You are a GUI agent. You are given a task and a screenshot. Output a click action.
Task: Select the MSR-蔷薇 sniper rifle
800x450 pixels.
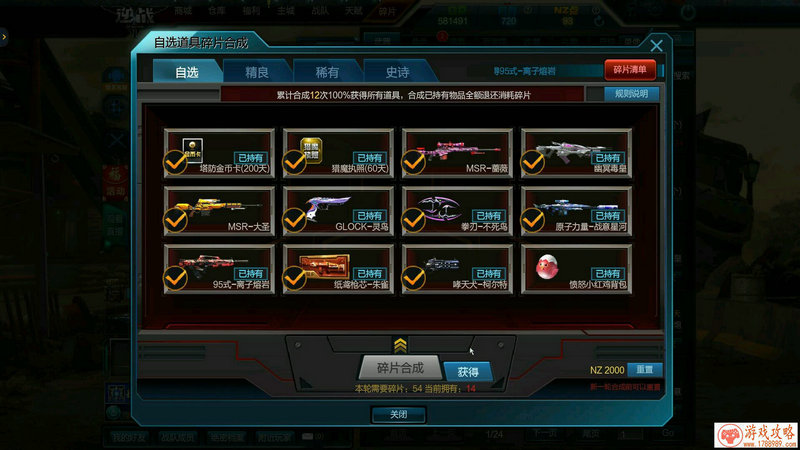(456, 152)
